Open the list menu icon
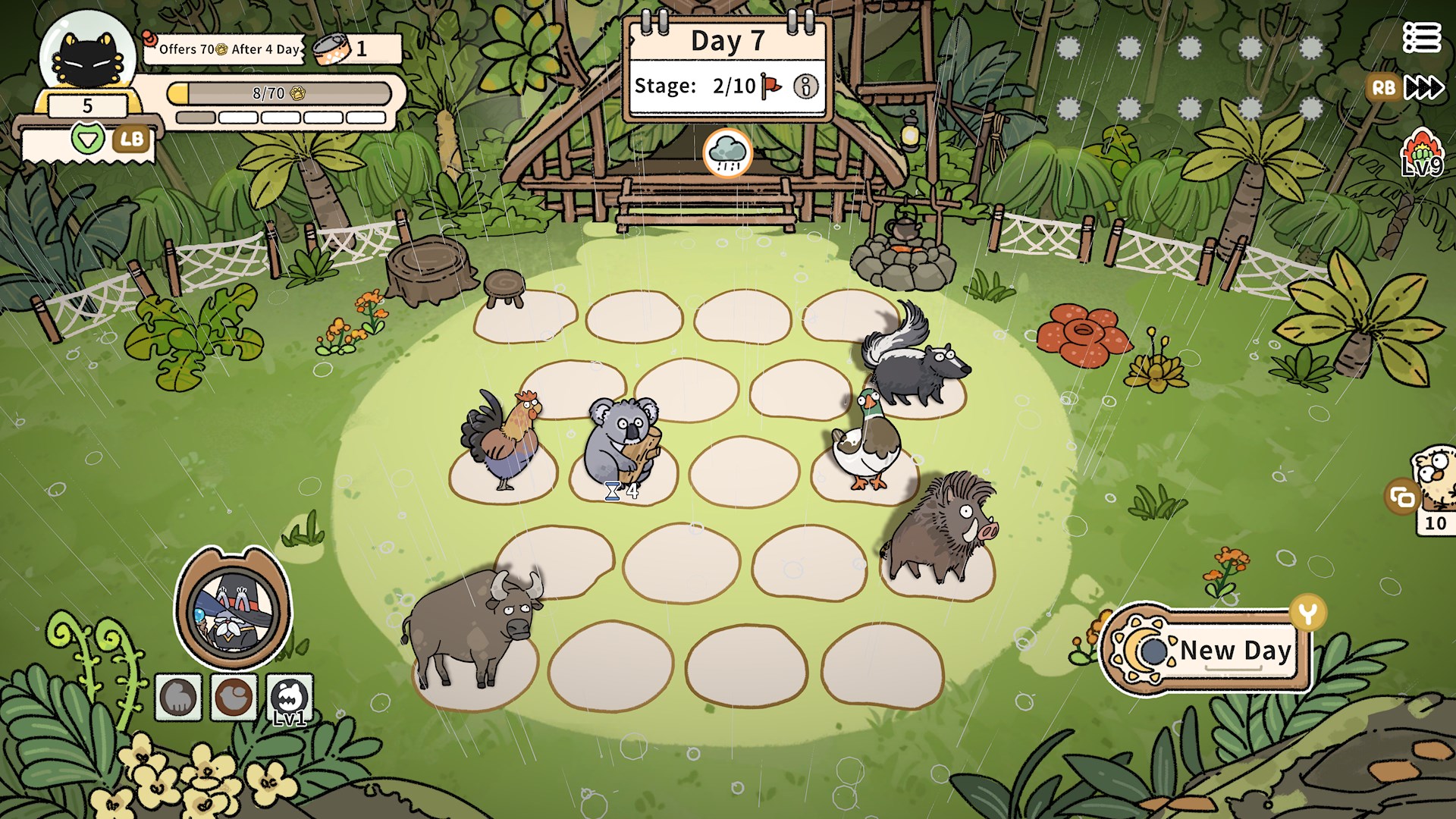The width and height of the screenshot is (1456, 819). click(x=1421, y=37)
